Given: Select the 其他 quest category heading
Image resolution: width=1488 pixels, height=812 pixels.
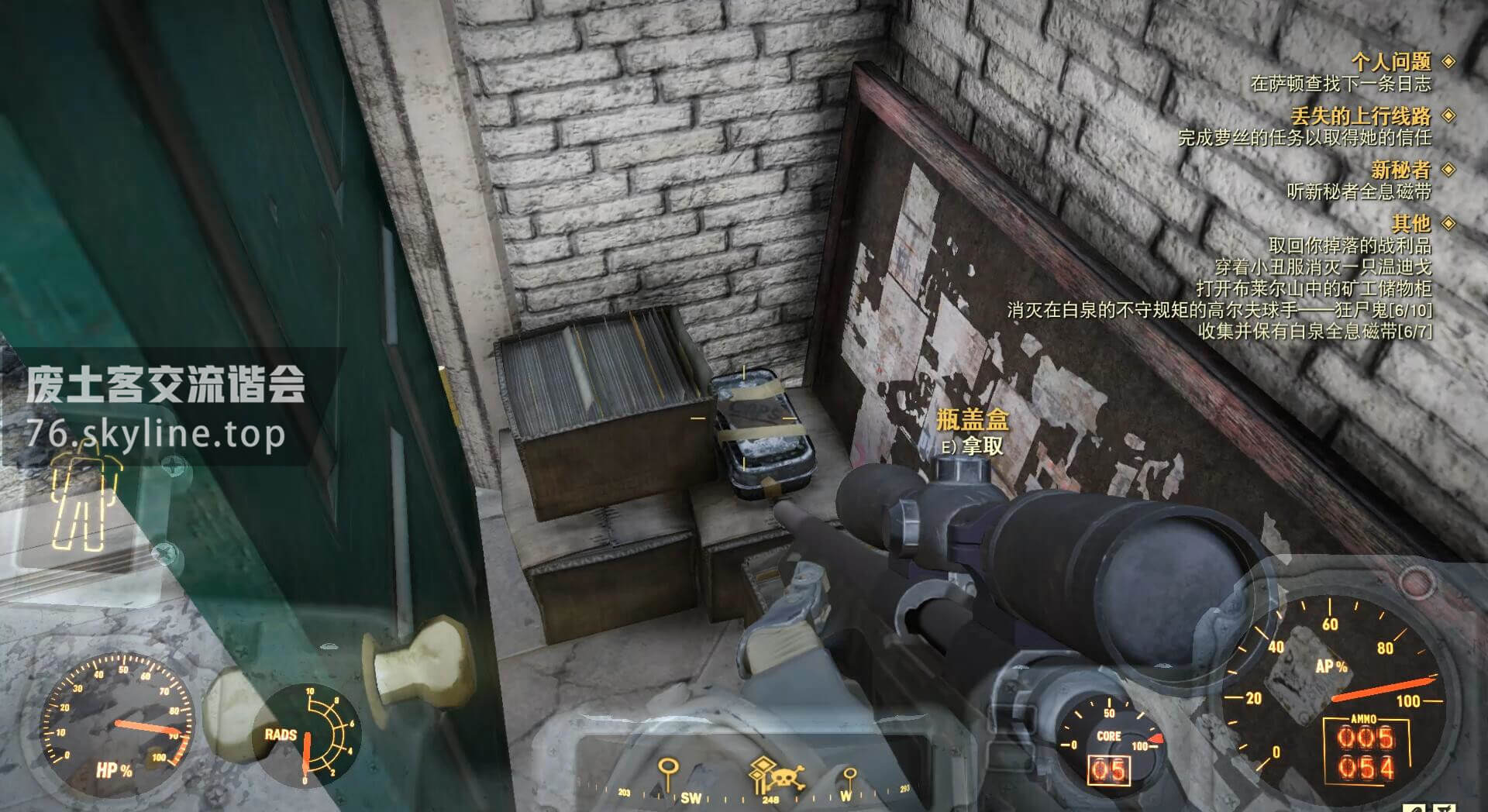Looking at the screenshot, I should pyautogui.click(x=1410, y=224).
